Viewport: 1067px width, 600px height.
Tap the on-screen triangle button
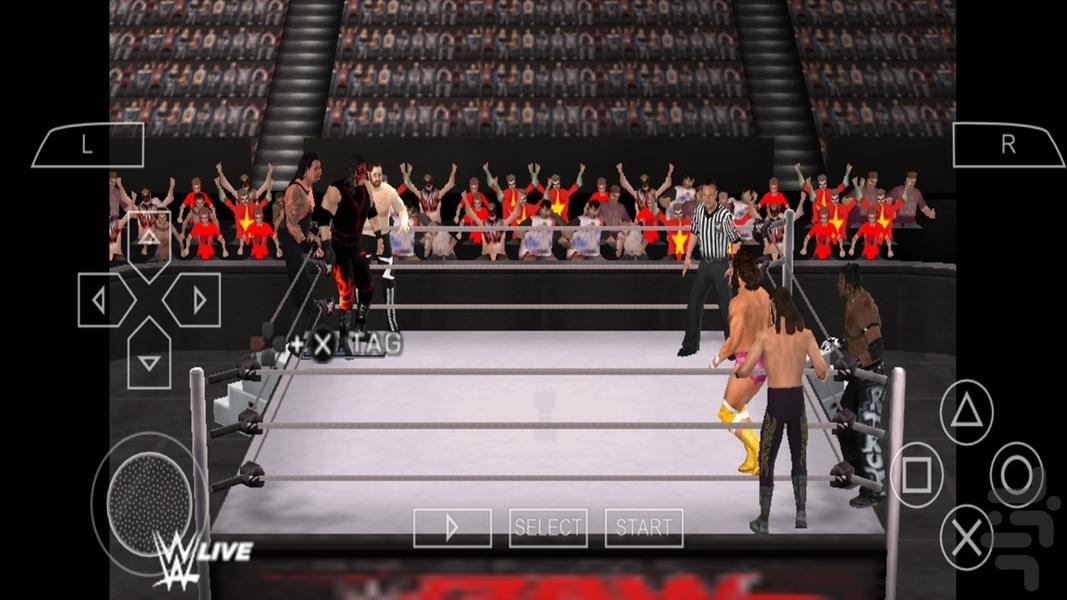[x=967, y=413]
